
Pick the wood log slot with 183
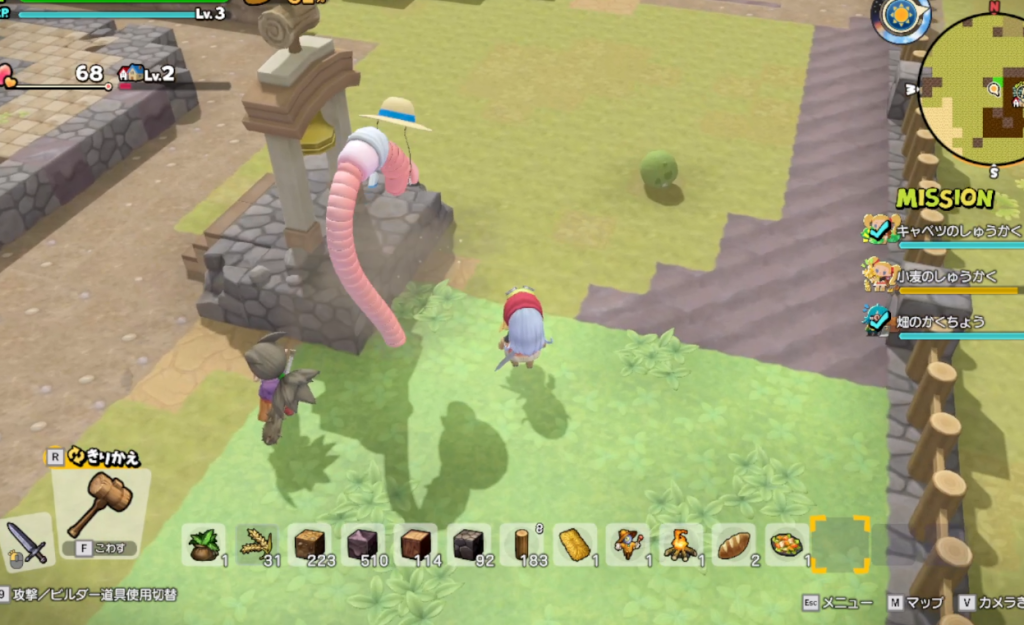[x=521, y=545]
